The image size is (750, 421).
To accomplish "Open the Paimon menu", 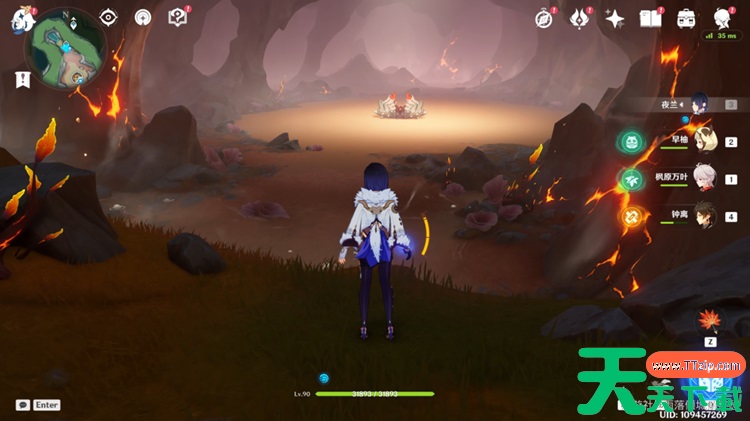I will pos(23,18).
